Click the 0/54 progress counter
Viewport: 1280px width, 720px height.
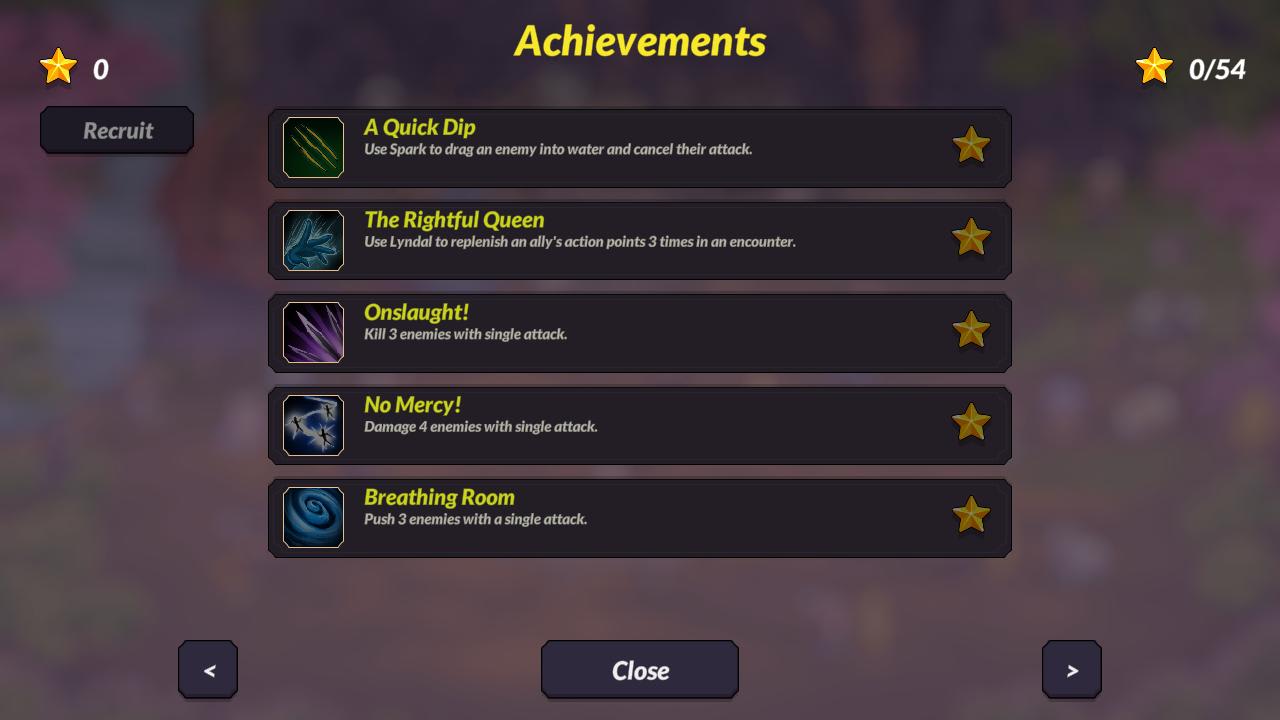1215,70
